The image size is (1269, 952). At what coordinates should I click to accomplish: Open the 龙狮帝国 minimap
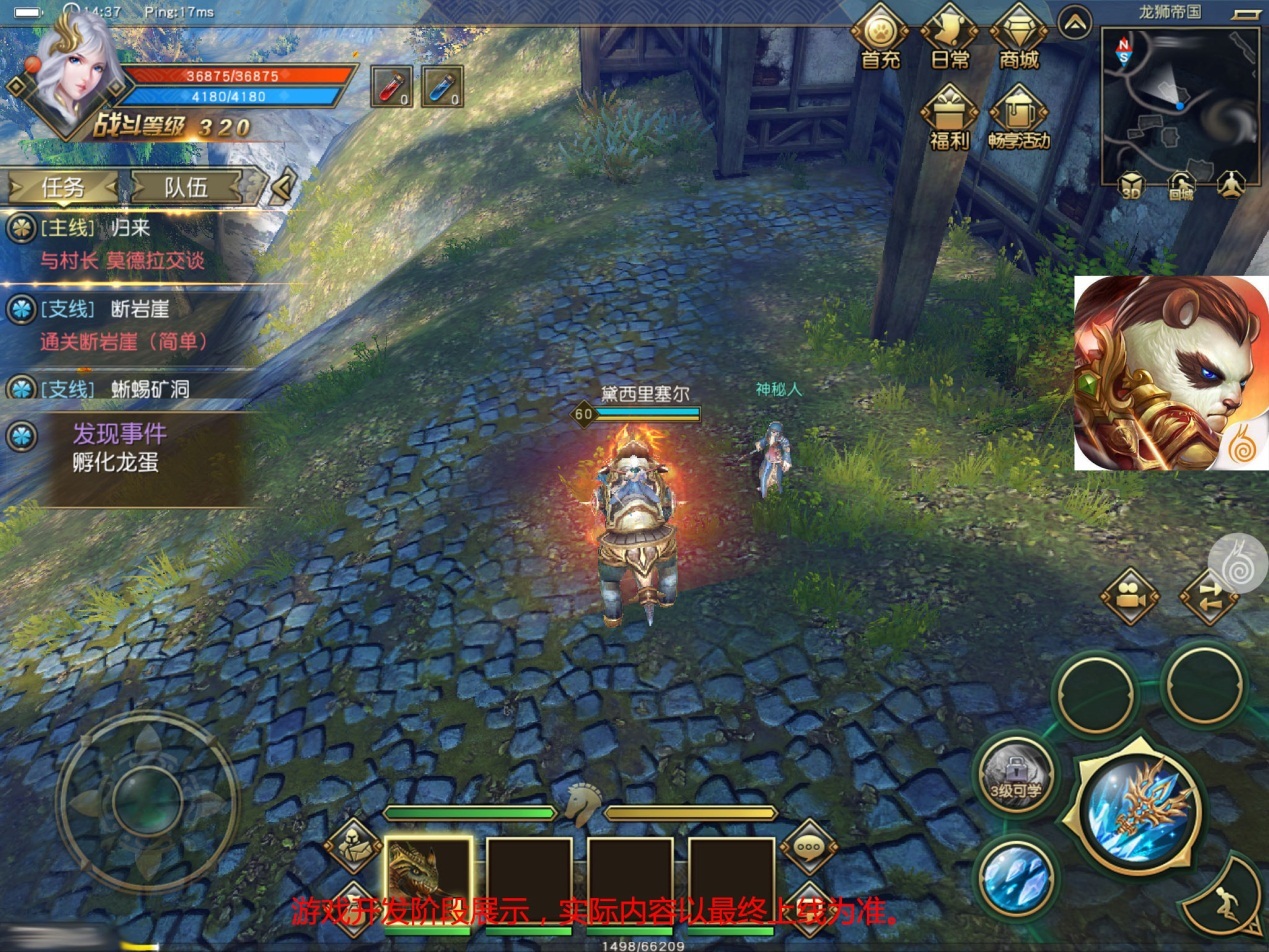coord(1181,100)
